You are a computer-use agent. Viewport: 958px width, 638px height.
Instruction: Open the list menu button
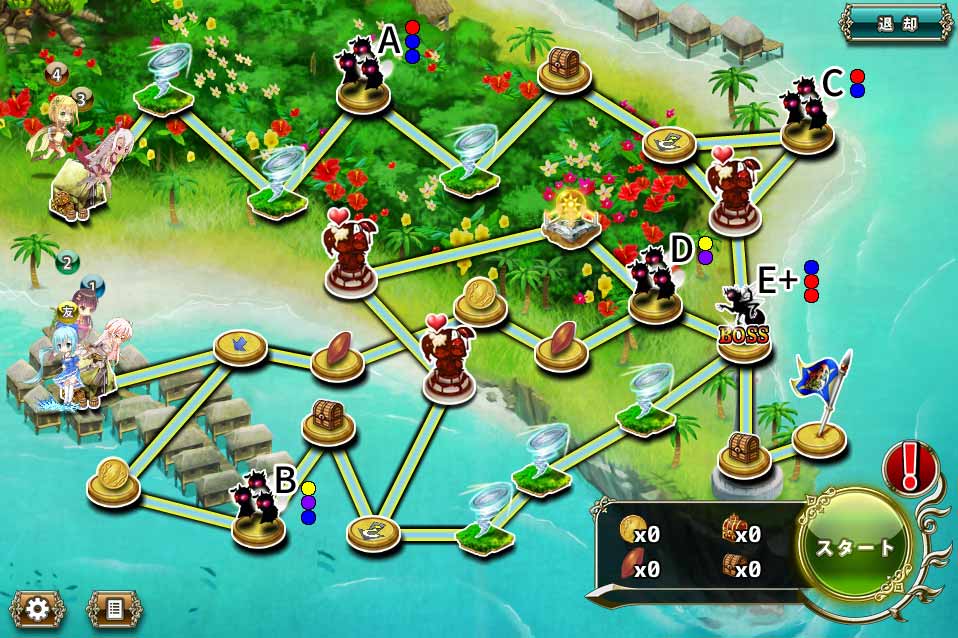tap(111, 608)
